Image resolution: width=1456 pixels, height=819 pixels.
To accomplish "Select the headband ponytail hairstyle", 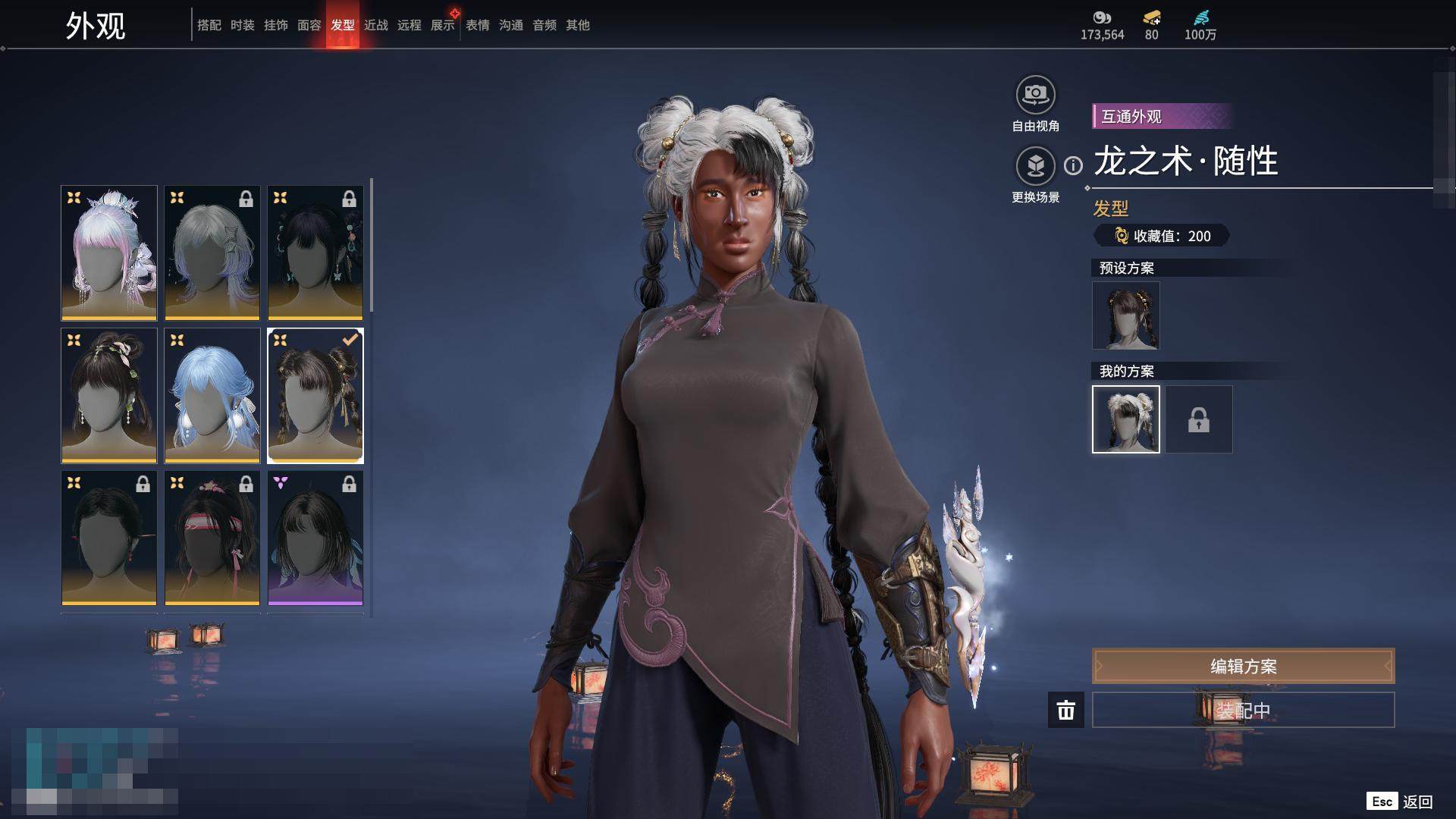I will [212, 538].
